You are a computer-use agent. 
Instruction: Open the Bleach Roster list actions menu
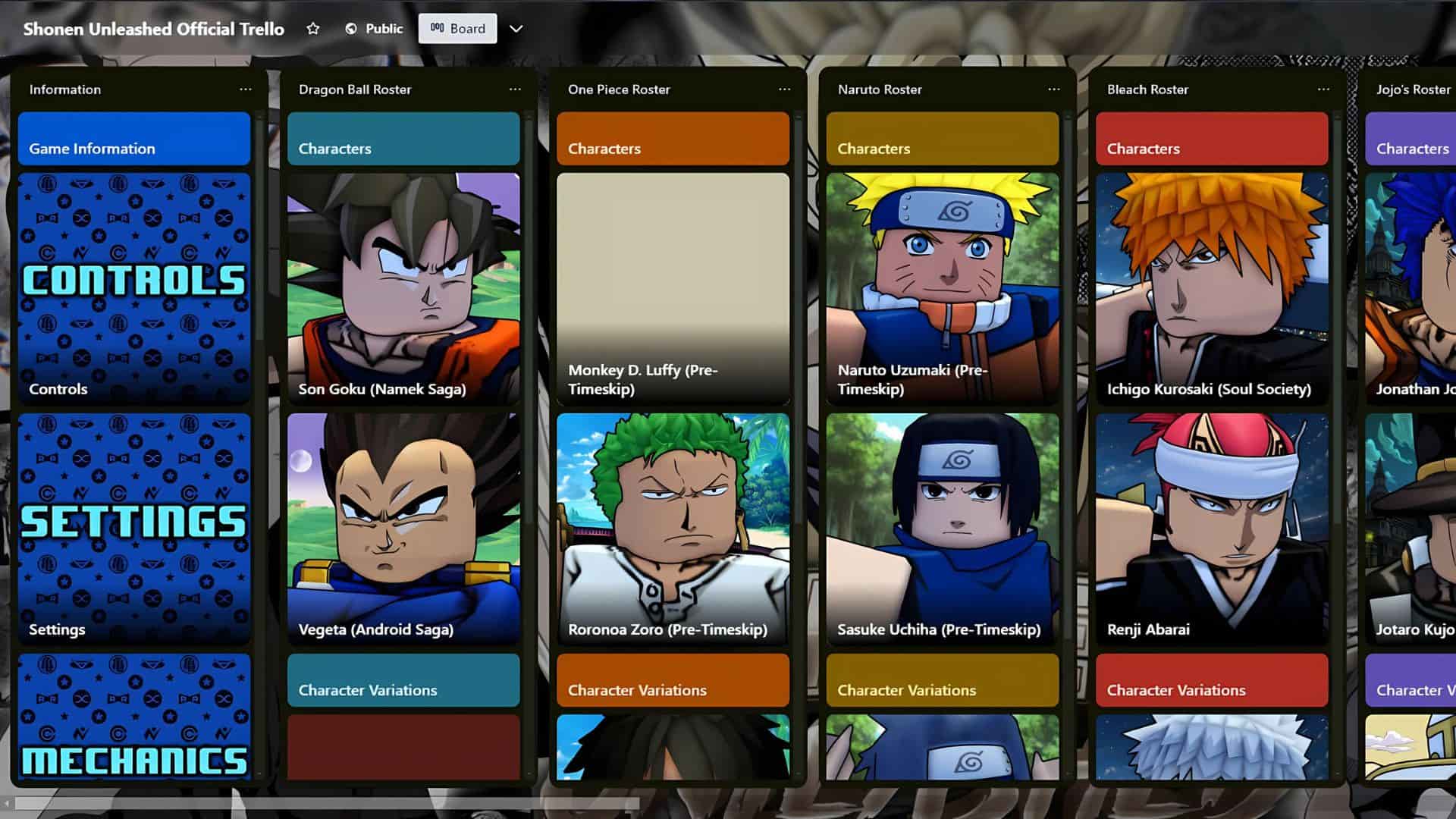click(x=1323, y=89)
